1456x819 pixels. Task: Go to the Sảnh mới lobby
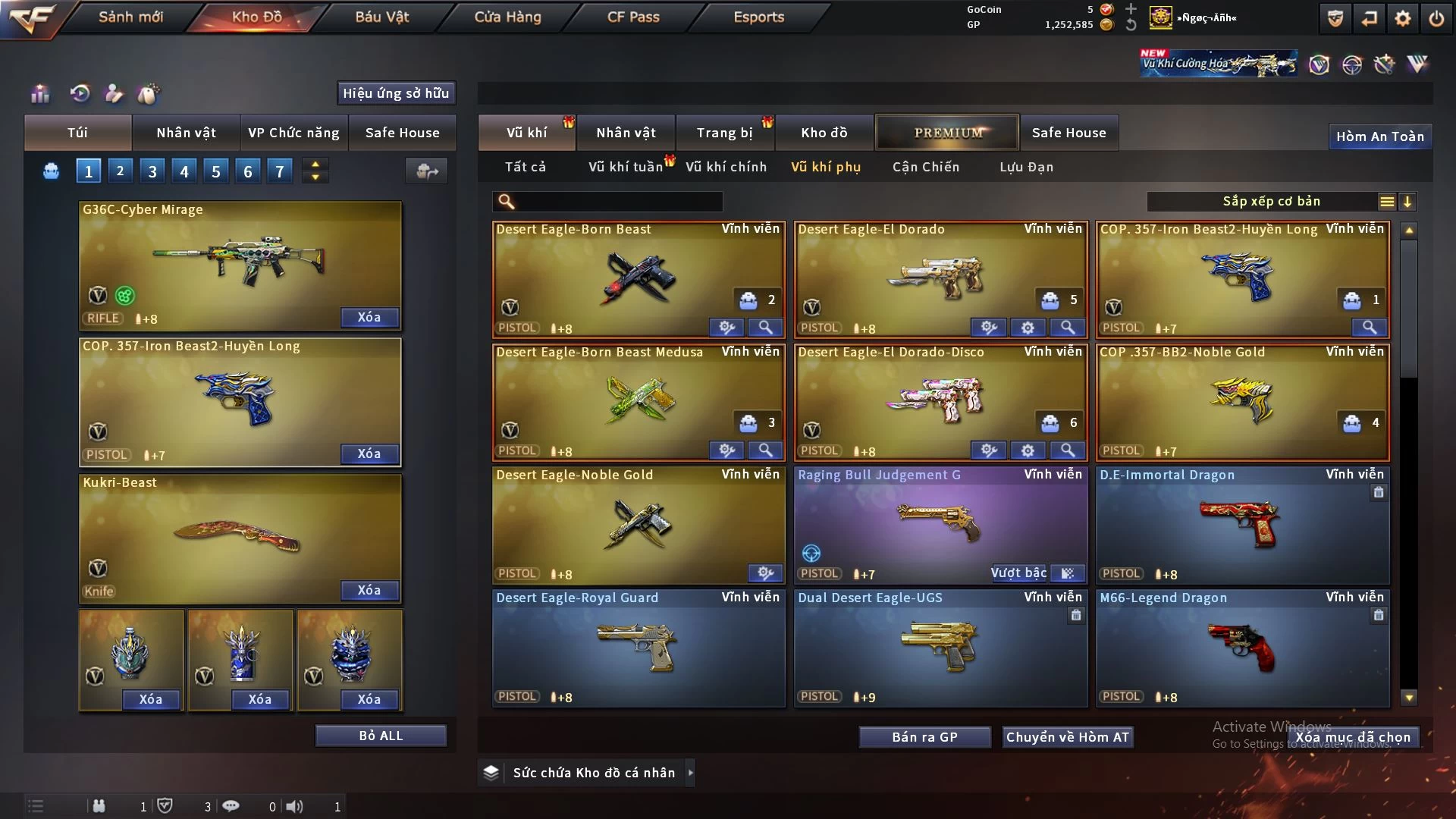[x=130, y=17]
